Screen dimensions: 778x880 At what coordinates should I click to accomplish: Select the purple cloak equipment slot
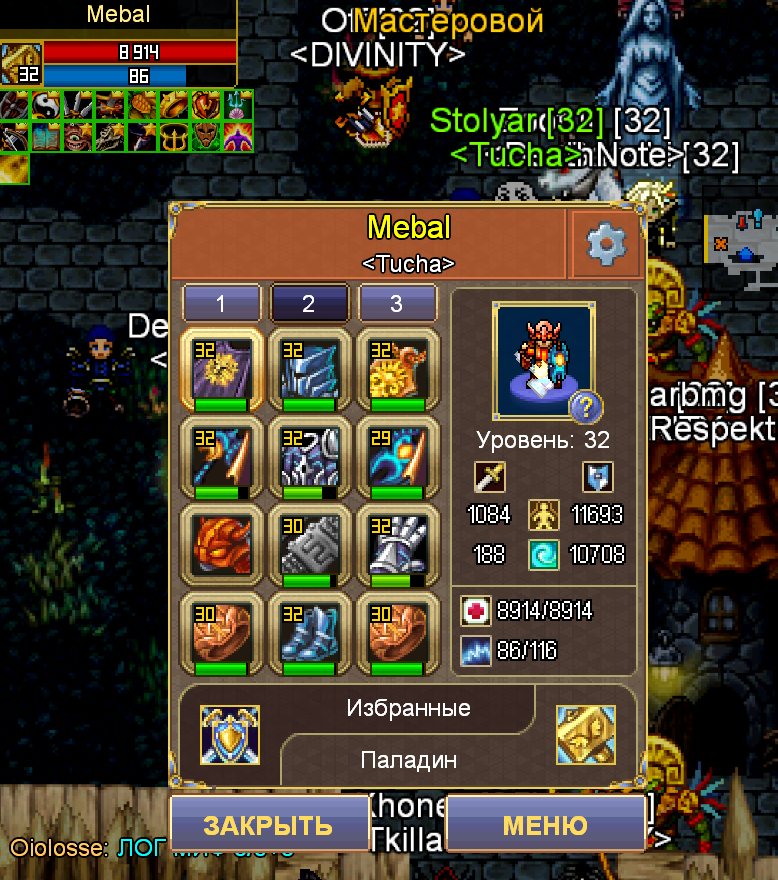pos(221,370)
